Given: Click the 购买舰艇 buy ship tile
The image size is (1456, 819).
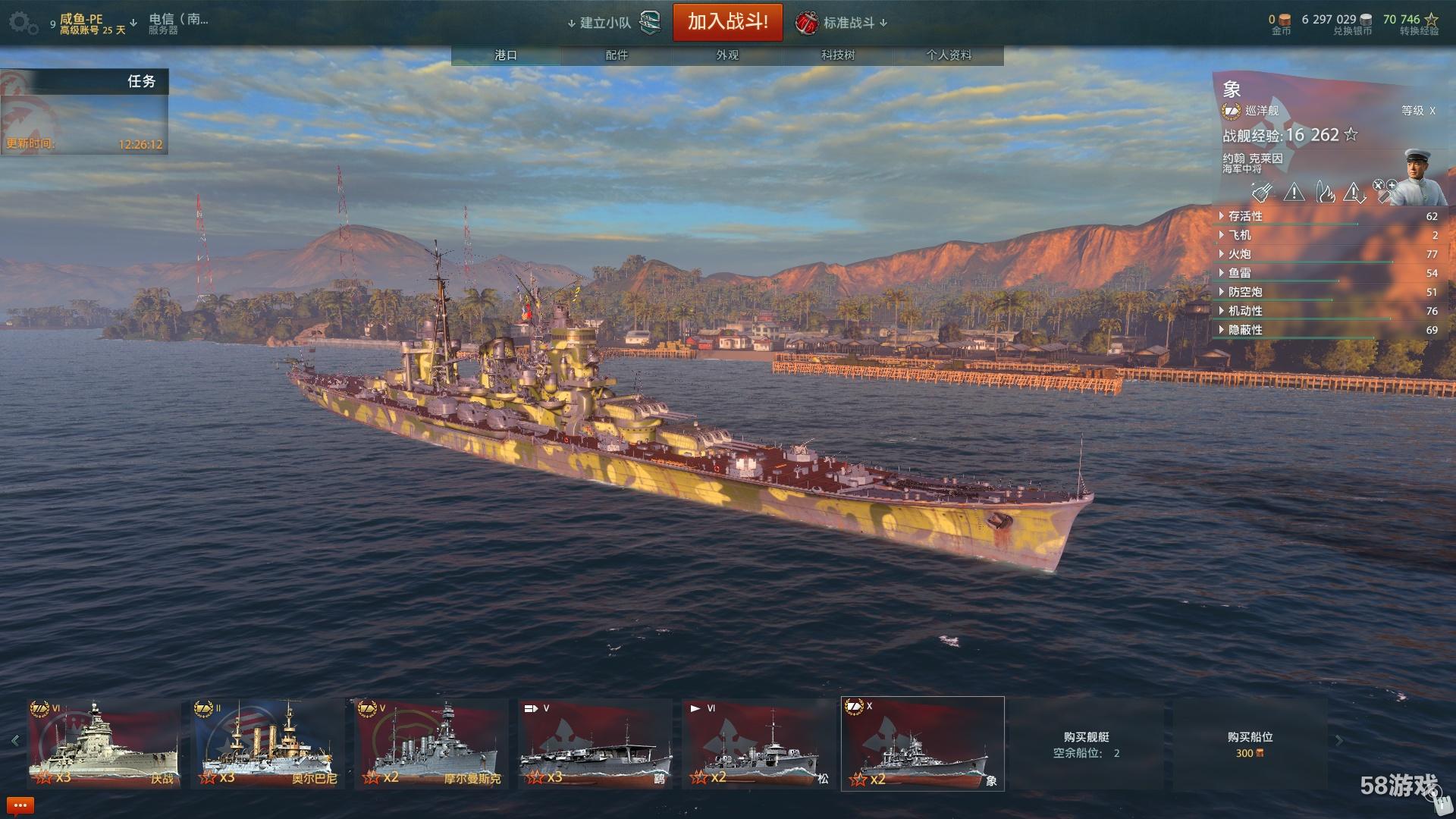Looking at the screenshot, I should point(1086,744).
